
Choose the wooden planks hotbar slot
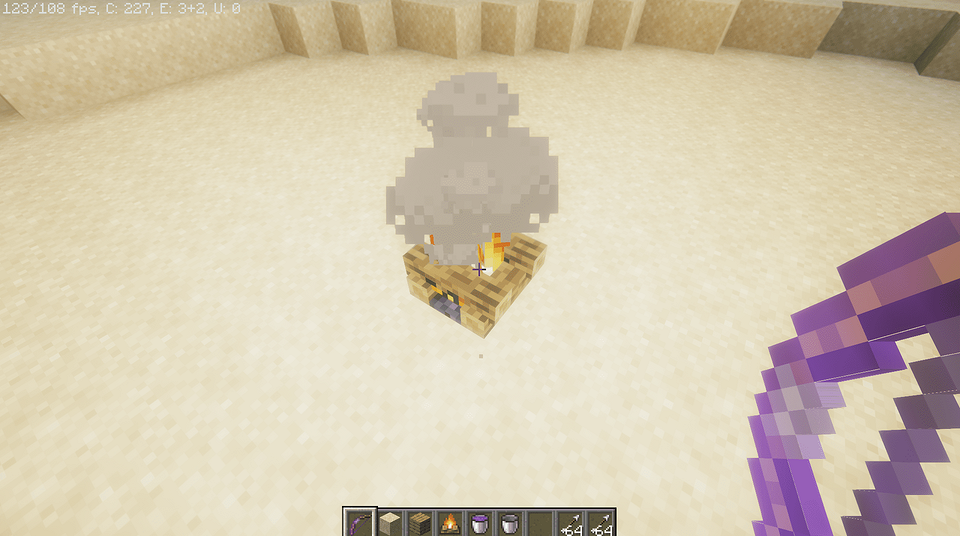(419, 523)
